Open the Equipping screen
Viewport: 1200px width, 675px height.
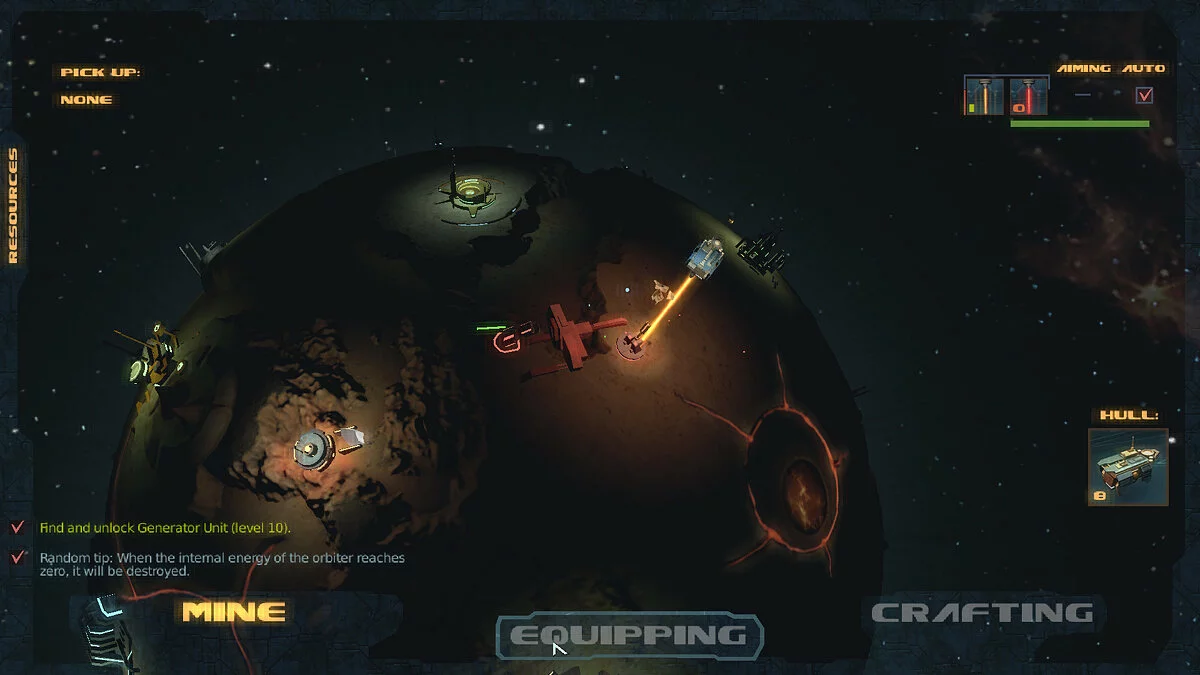tap(629, 635)
